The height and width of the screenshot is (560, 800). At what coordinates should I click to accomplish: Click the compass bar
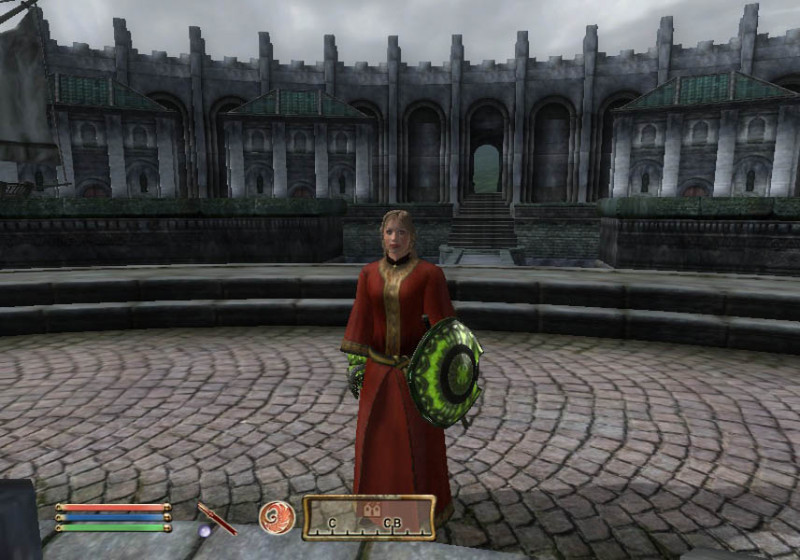pos(369,517)
